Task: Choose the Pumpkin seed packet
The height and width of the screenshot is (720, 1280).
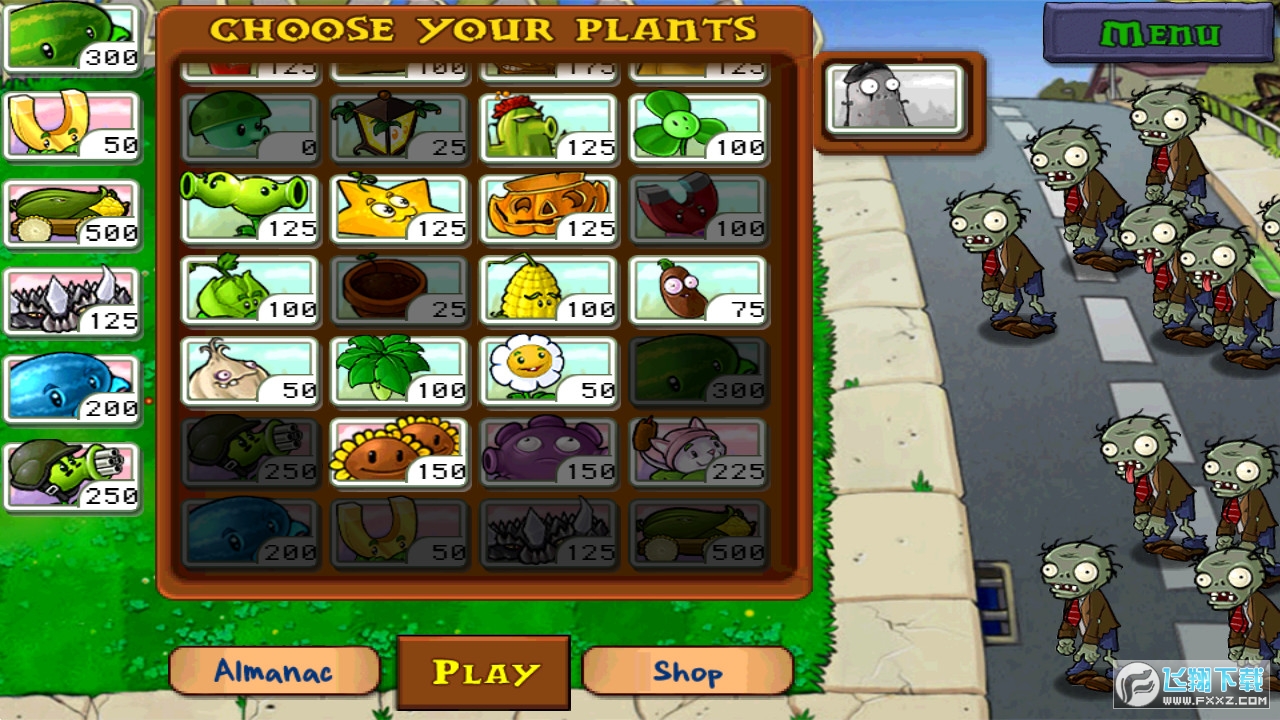Action: [x=548, y=209]
